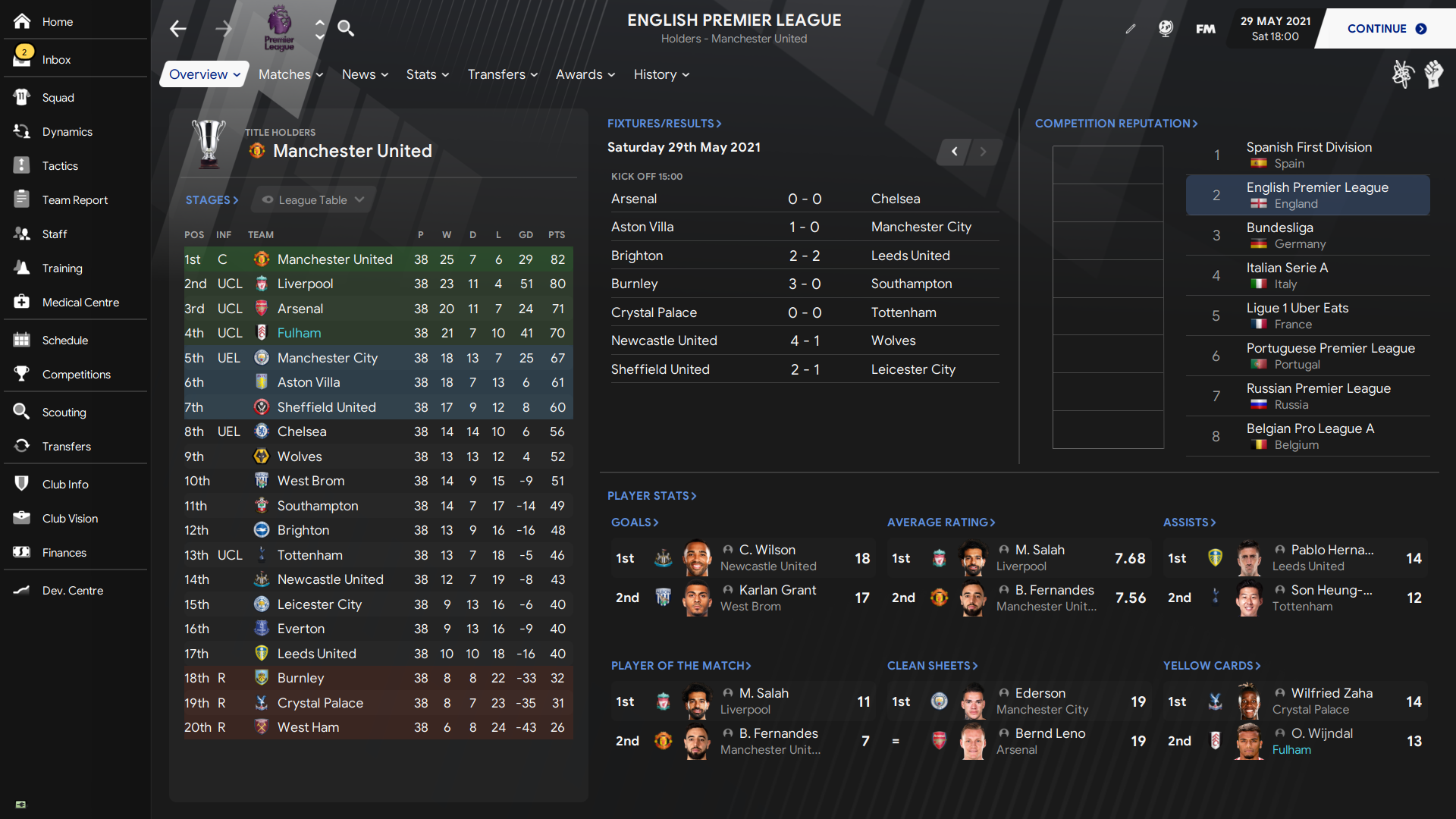Navigate back with the left arrow
Viewport: 1456px width, 819px height.
(x=178, y=29)
